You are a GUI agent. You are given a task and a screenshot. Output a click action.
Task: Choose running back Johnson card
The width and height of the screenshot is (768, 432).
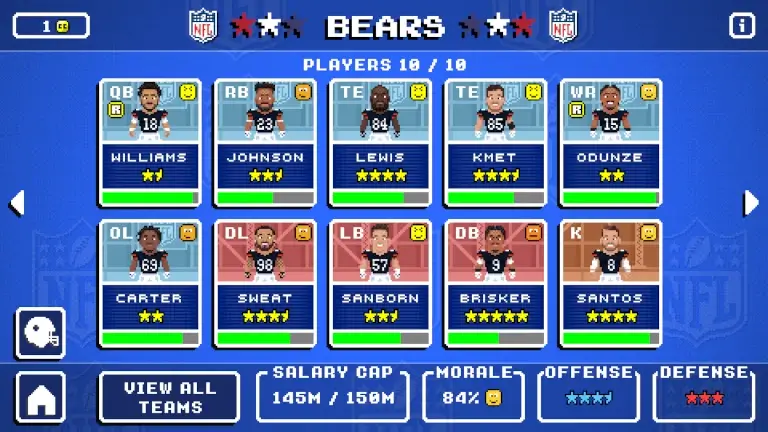point(265,142)
